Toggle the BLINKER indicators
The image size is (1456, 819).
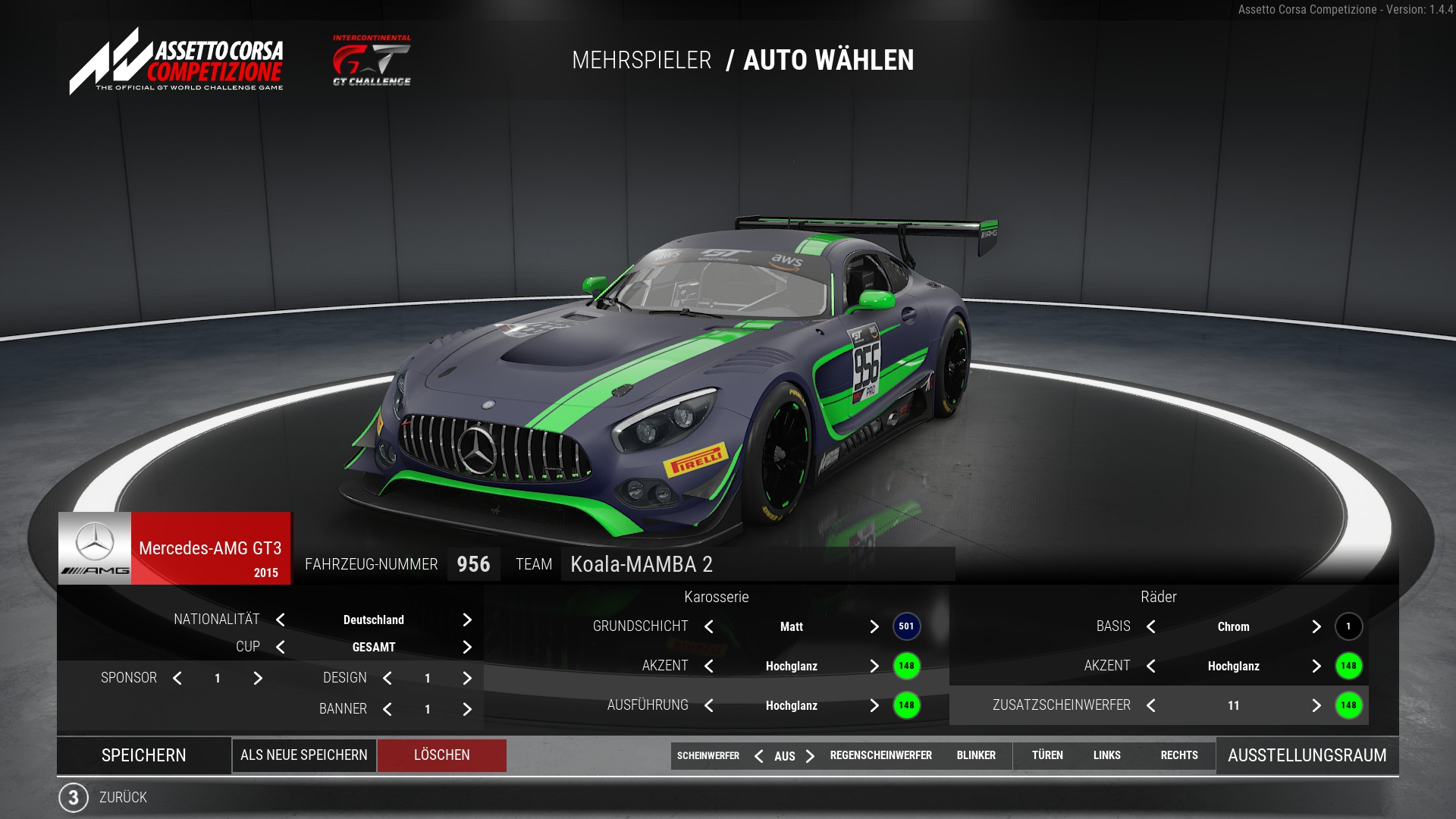point(976,755)
